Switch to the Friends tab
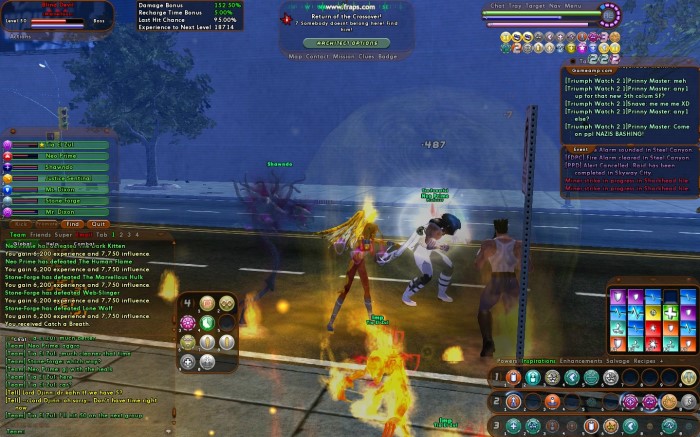700x437 pixels. (41, 234)
